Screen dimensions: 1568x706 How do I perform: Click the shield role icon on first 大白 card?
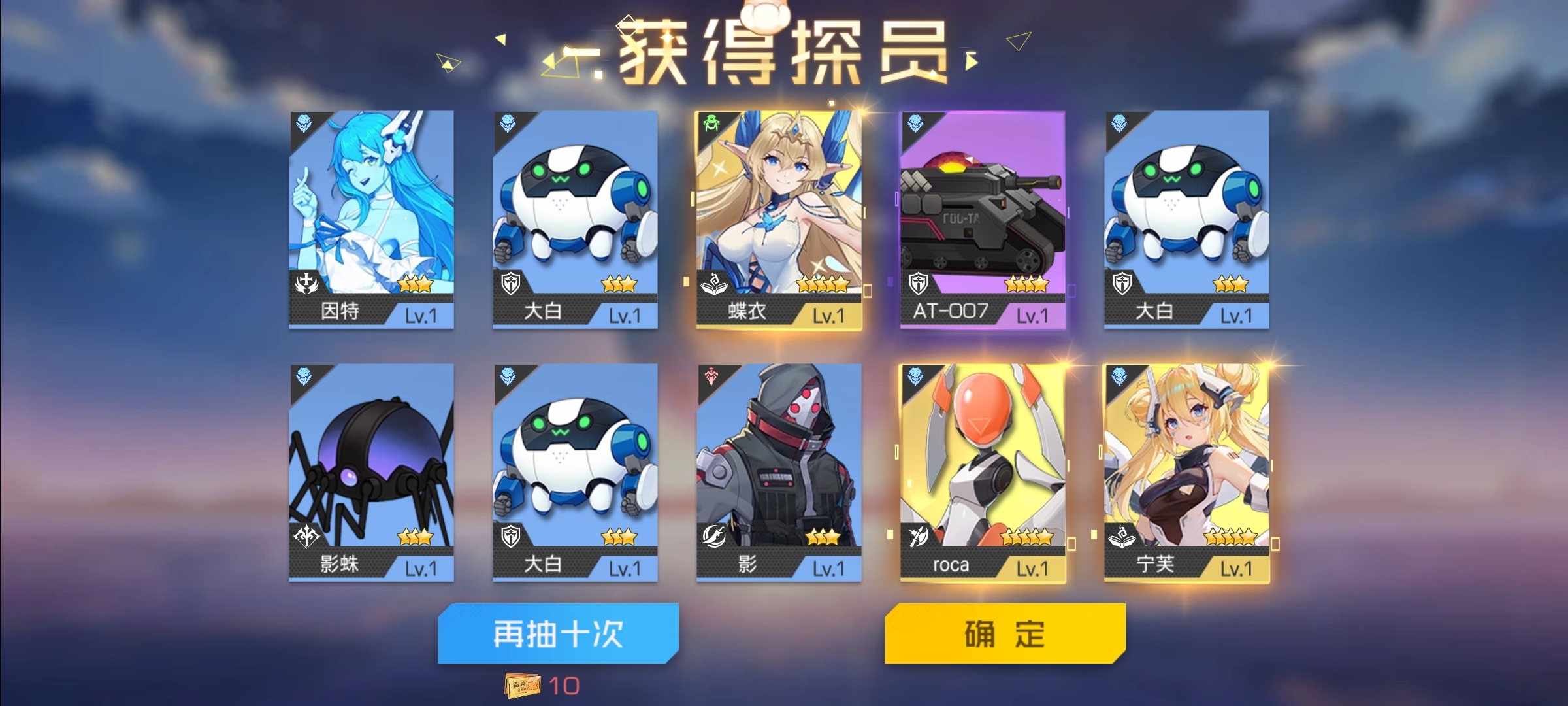(510, 282)
